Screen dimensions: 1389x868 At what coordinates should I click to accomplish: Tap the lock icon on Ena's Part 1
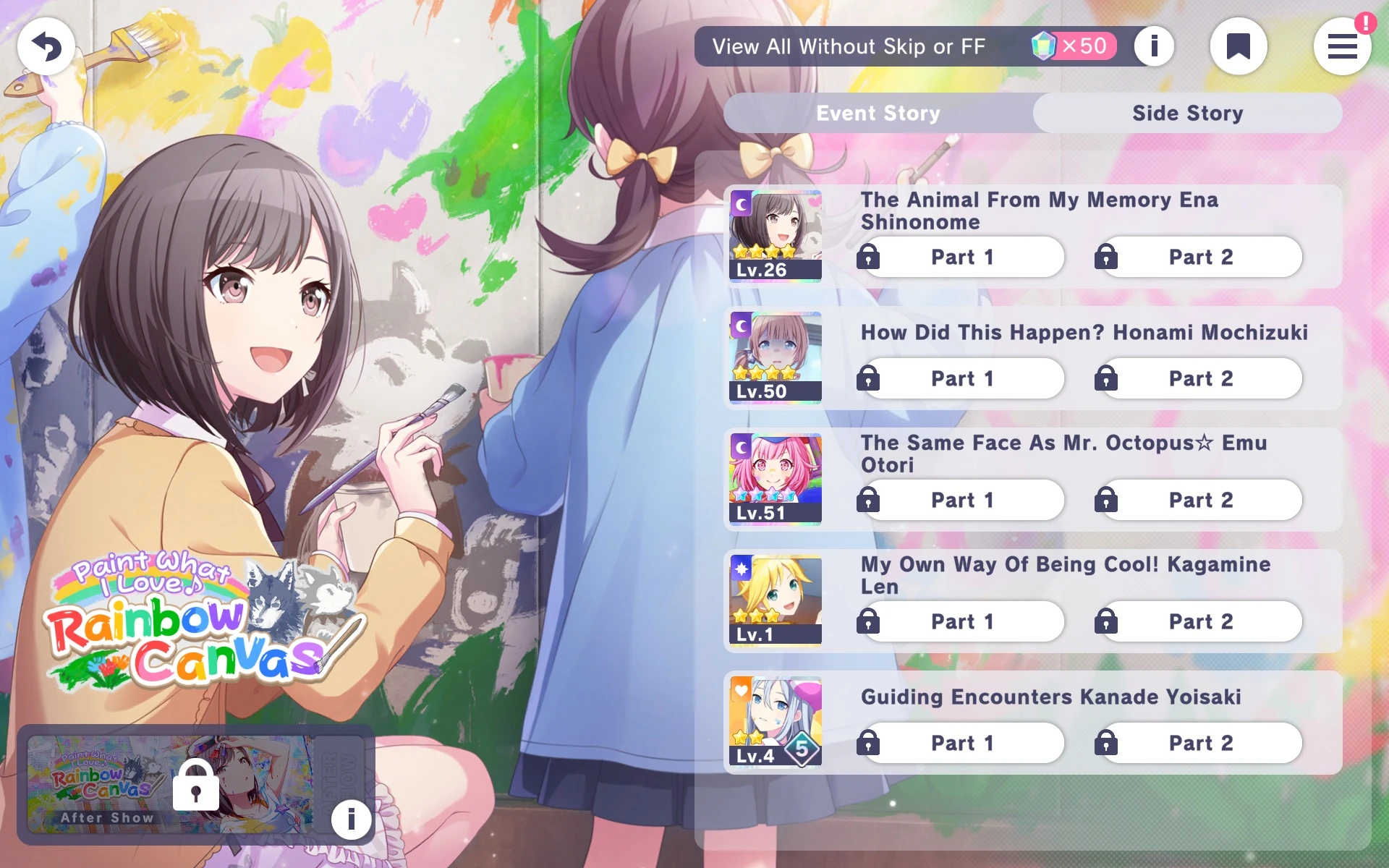pyautogui.click(x=868, y=258)
